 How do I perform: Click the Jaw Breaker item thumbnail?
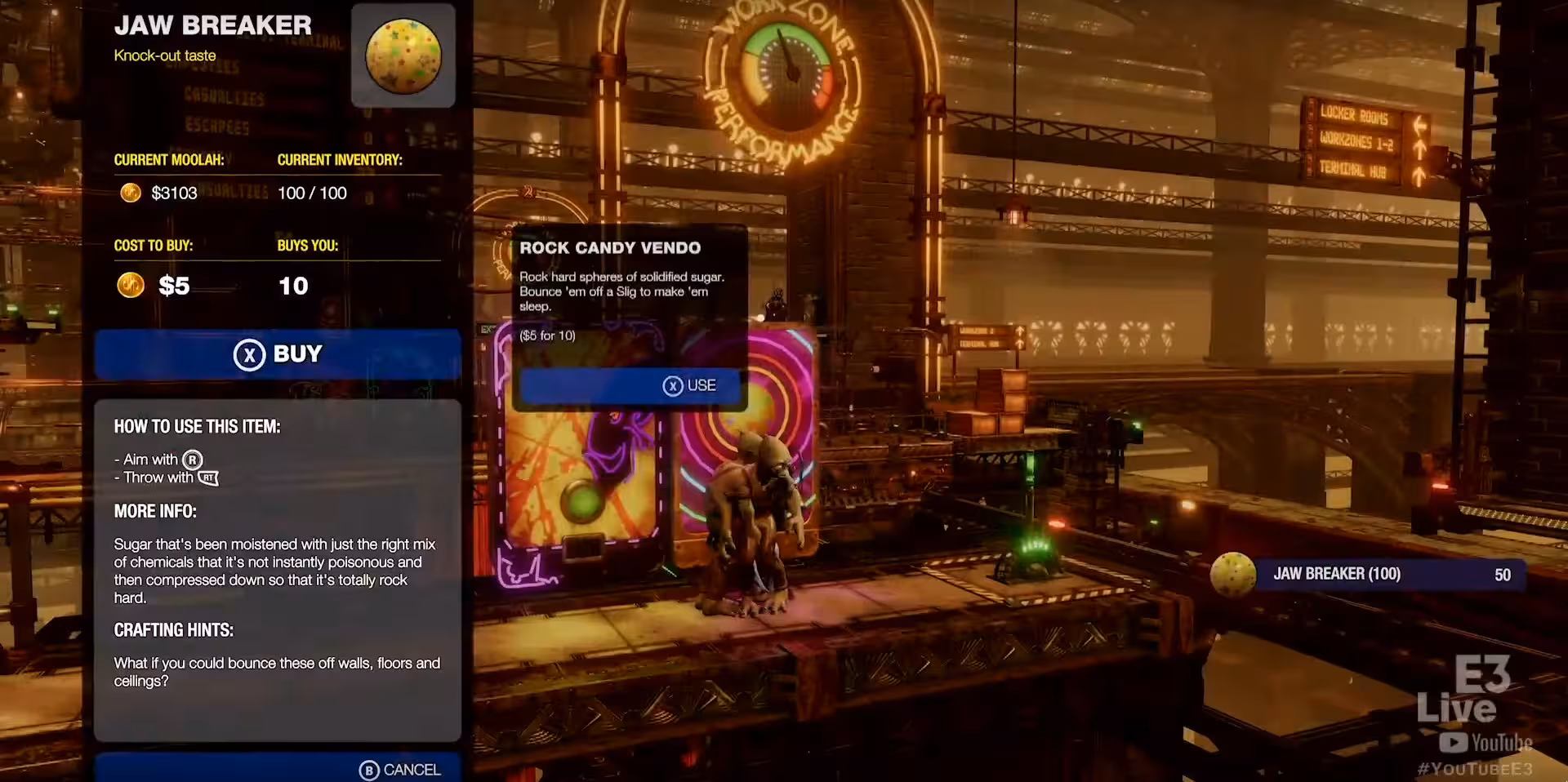pyautogui.click(x=403, y=56)
